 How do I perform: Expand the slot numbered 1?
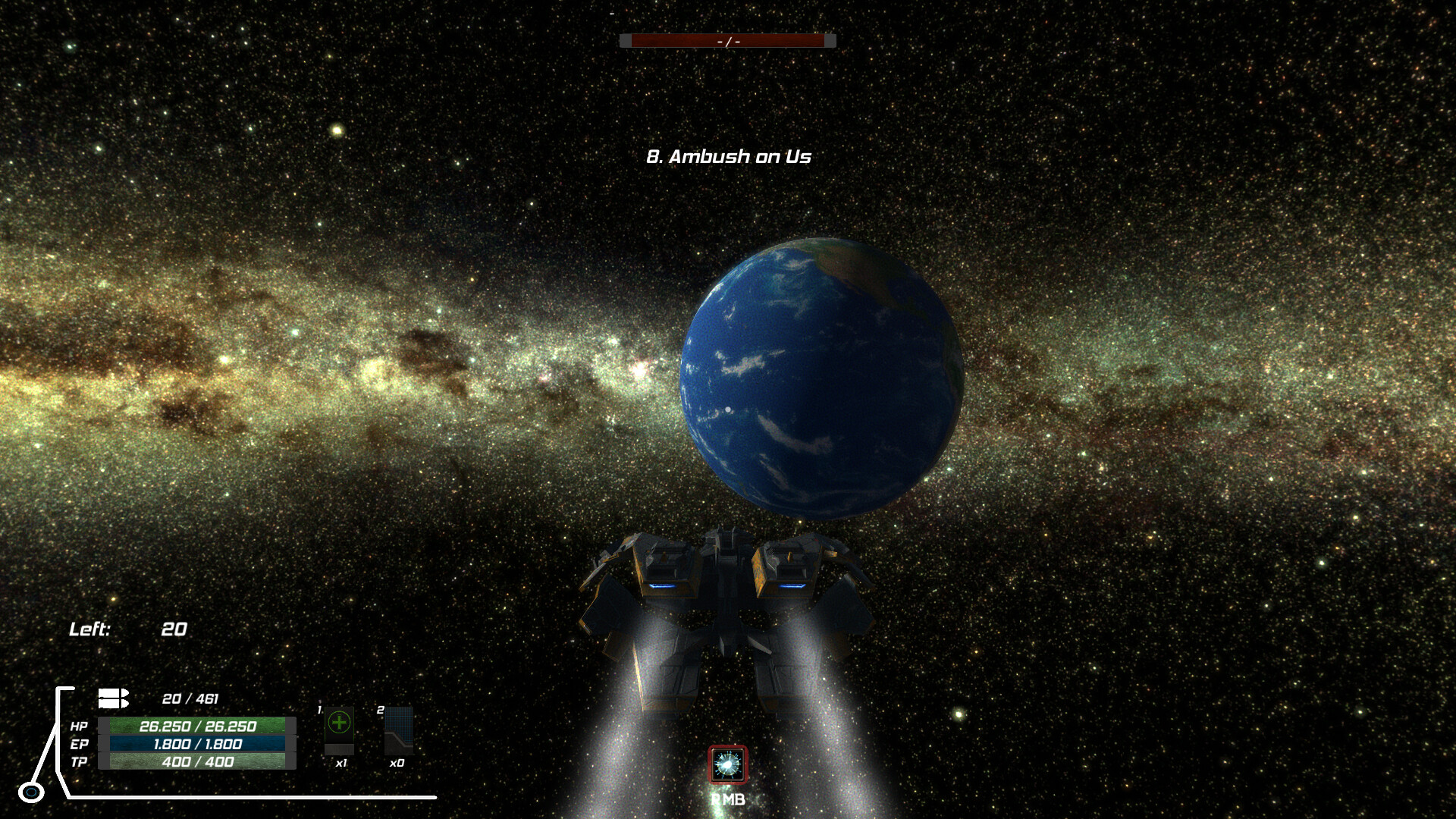pyautogui.click(x=319, y=711)
